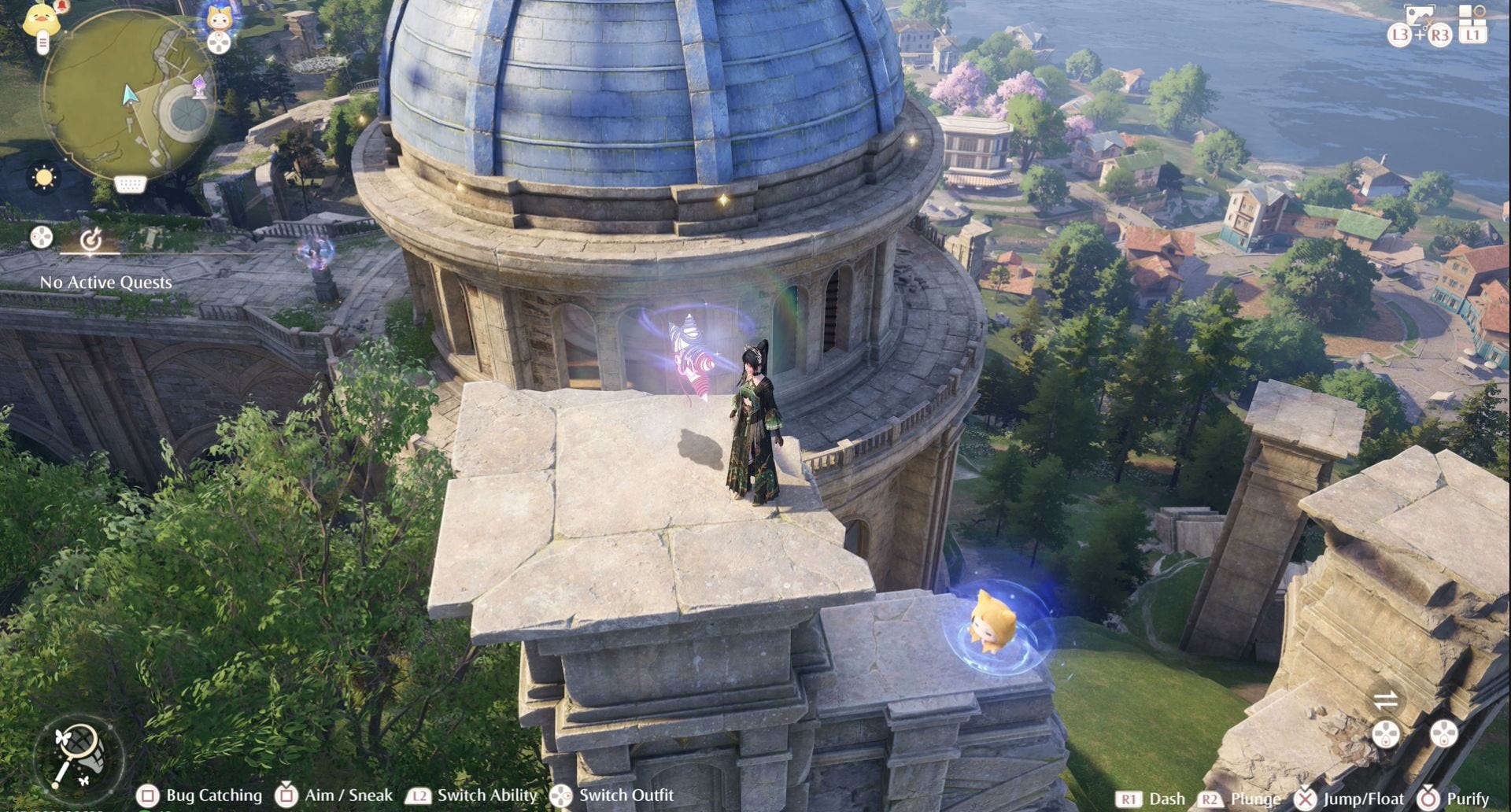Open the photo camera mode icon
The width and height of the screenshot is (1511, 812).
[1419, 17]
